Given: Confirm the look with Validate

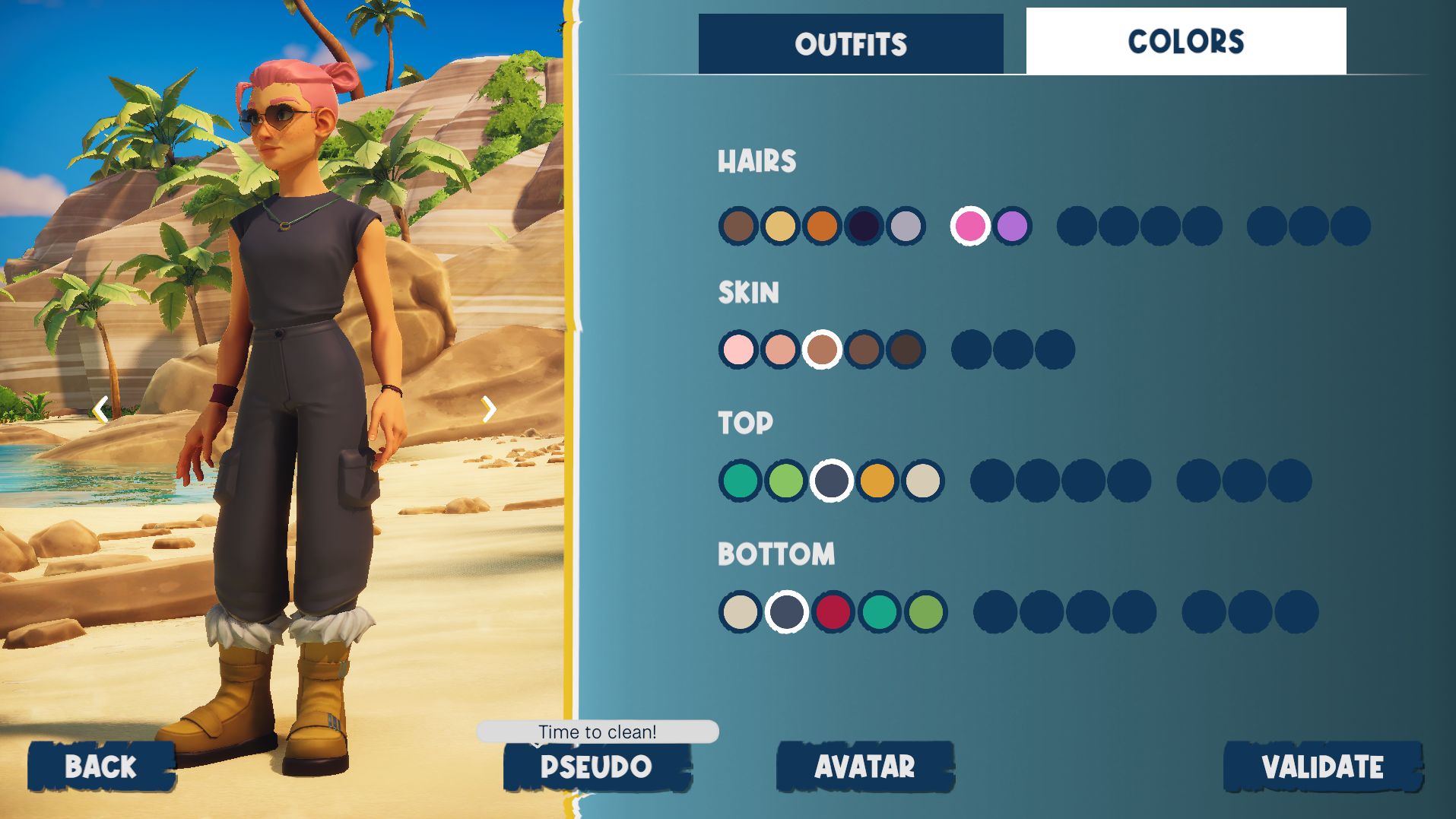Looking at the screenshot, I should click(1322, 767).
